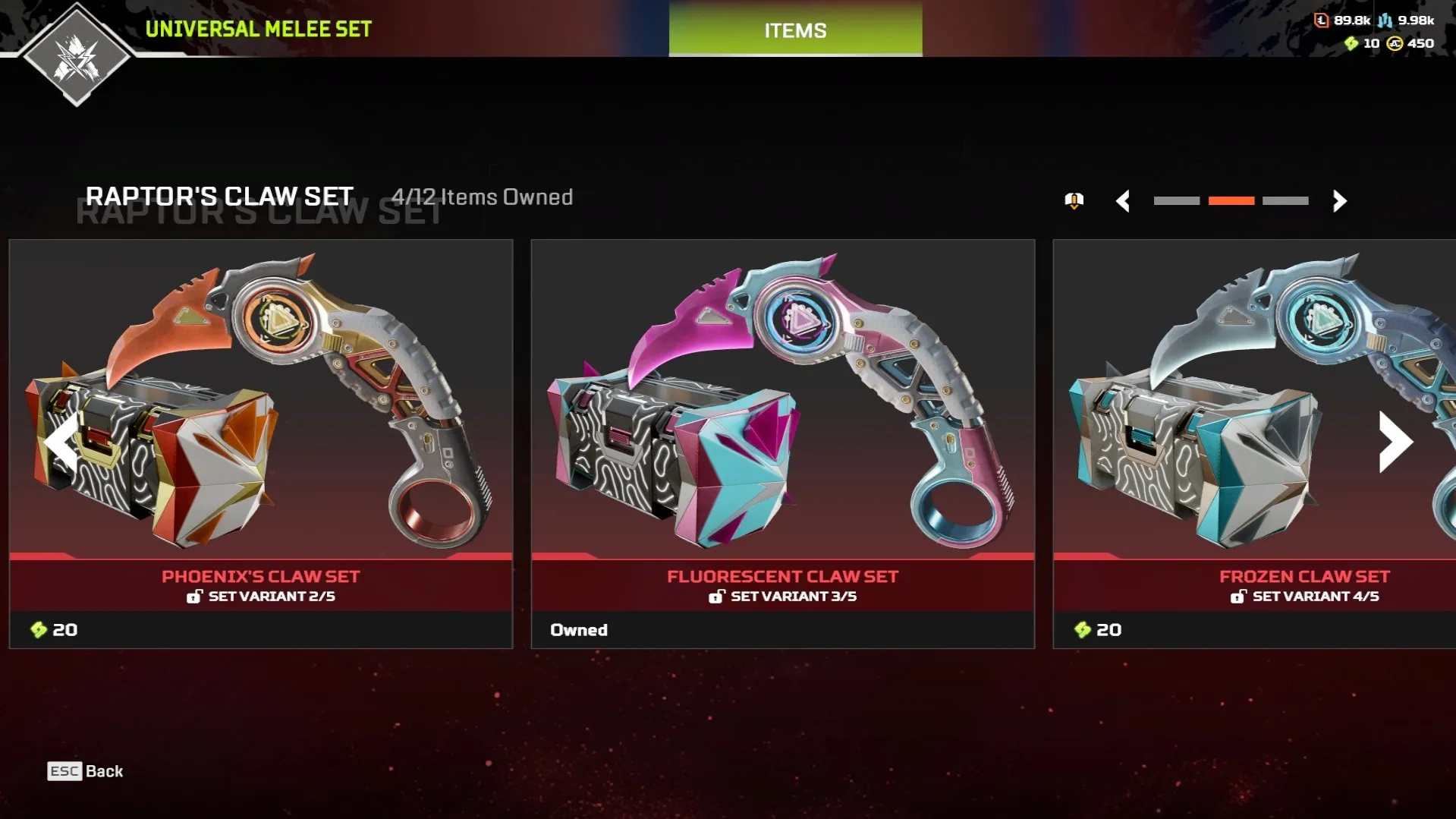Click the unlock padlock on Fluorescent Claw Set

tap(715, 597)
